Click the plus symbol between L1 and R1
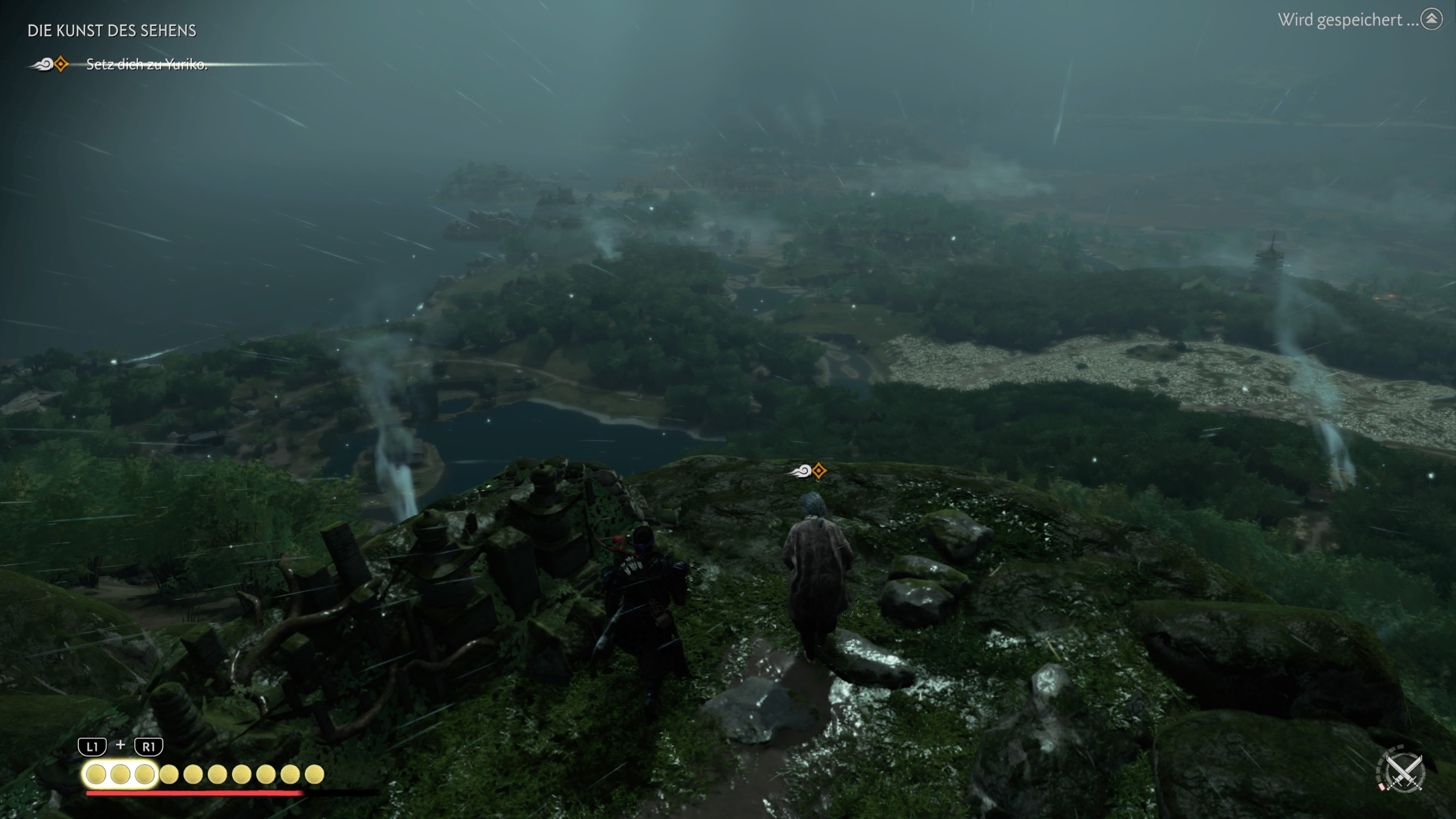Image resolution: width=1456 pixels, height=819 pixels. click(120, 745)
